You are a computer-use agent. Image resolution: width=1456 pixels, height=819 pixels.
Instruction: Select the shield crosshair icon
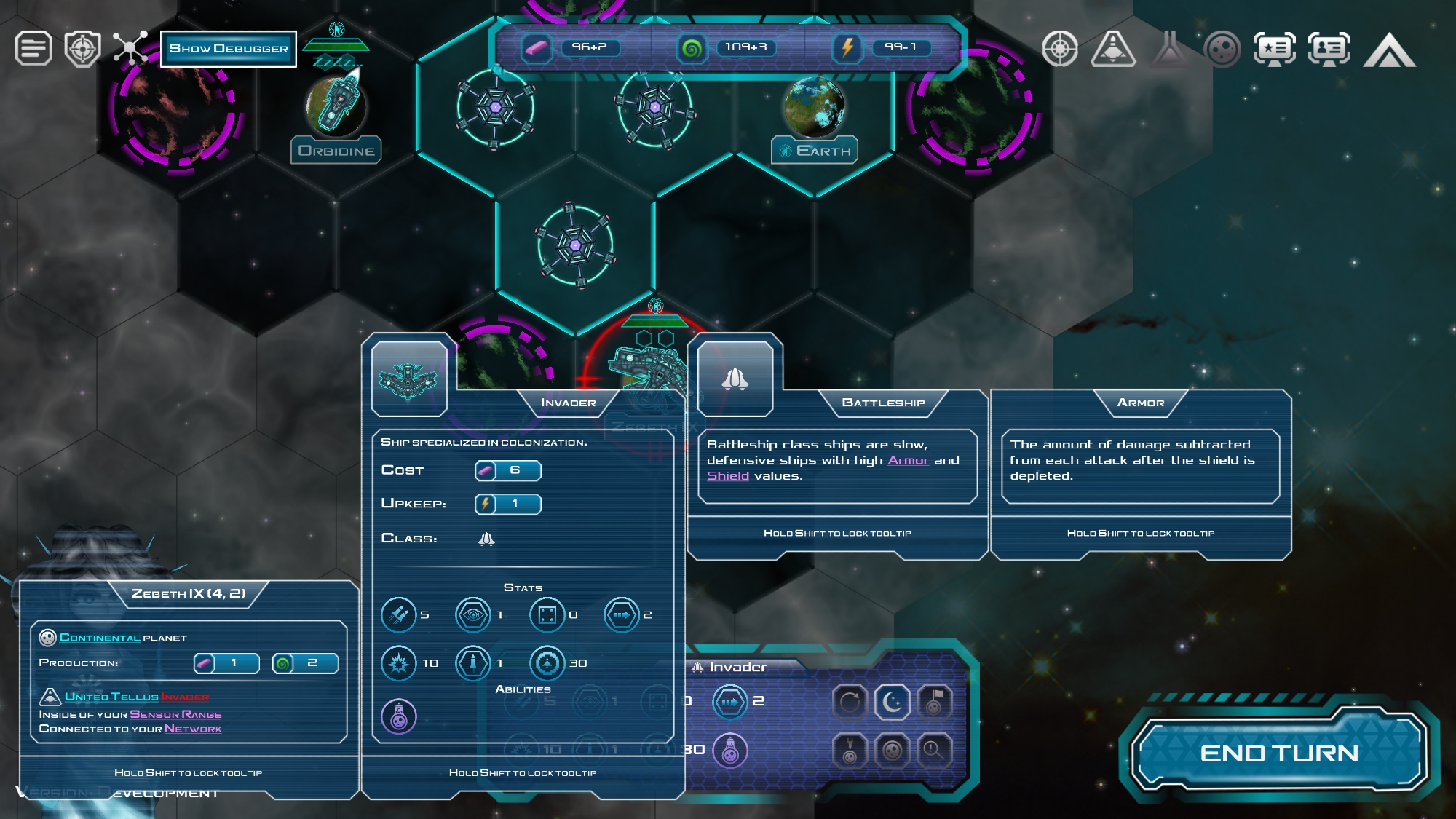coord(82,49)
